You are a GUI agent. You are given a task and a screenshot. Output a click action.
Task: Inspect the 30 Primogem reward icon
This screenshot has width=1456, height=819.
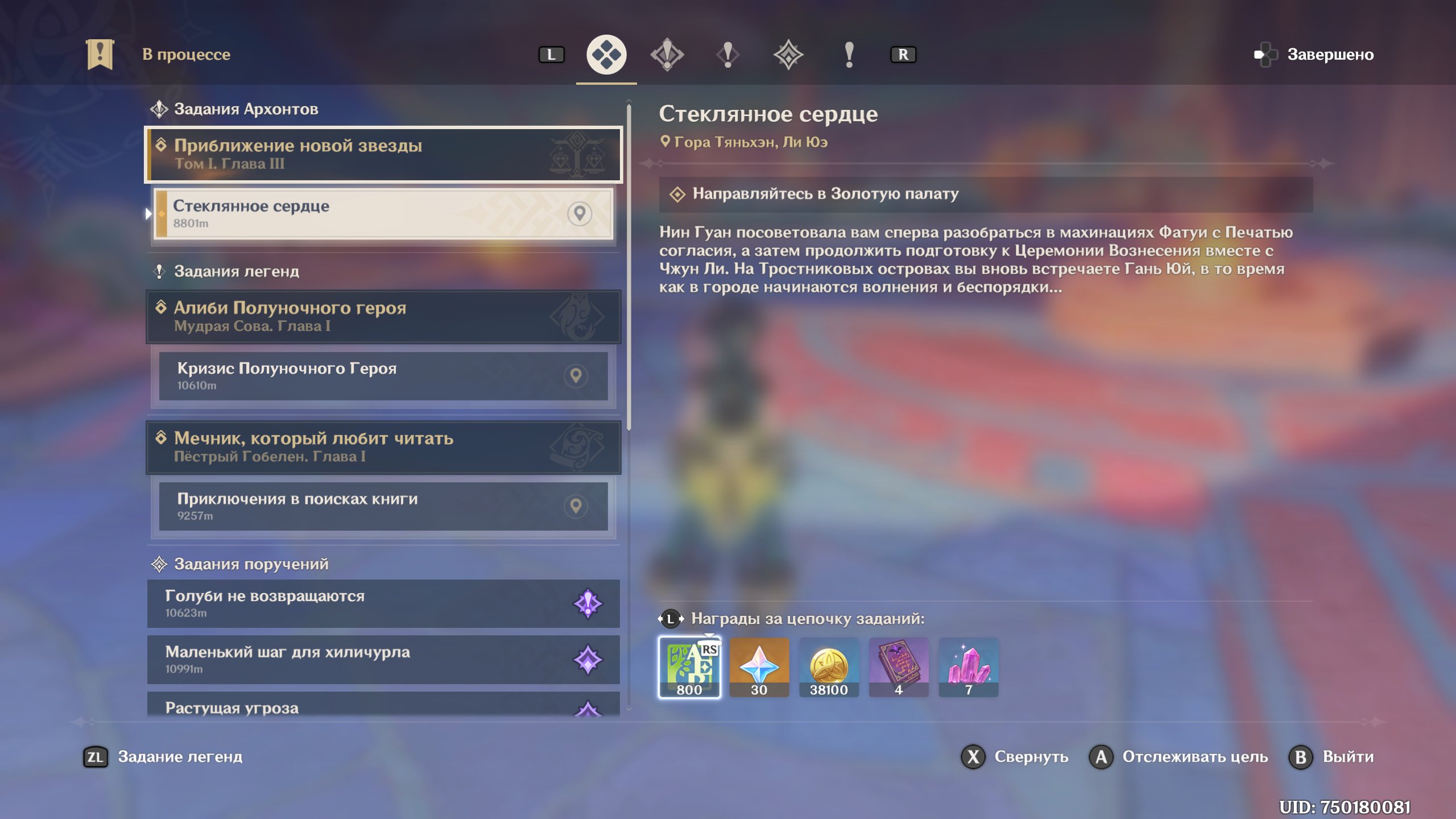point(759,667)
